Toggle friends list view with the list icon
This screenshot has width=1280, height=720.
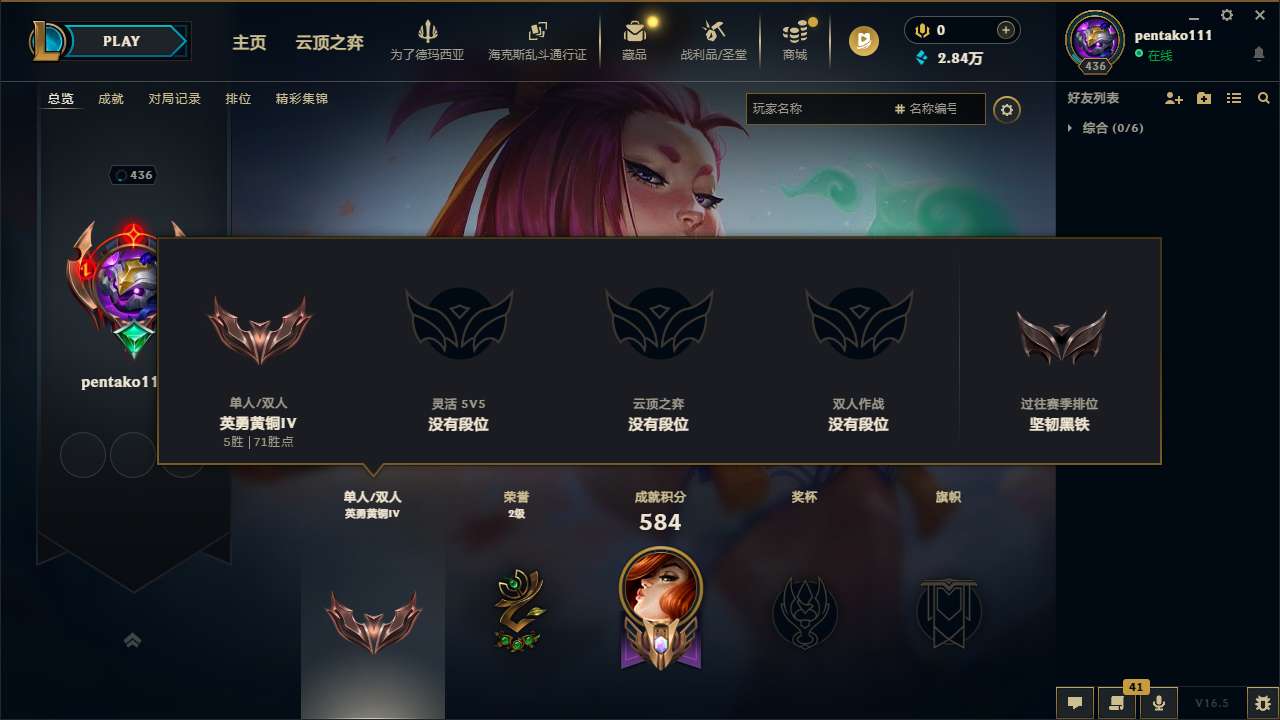(1234, 98)
